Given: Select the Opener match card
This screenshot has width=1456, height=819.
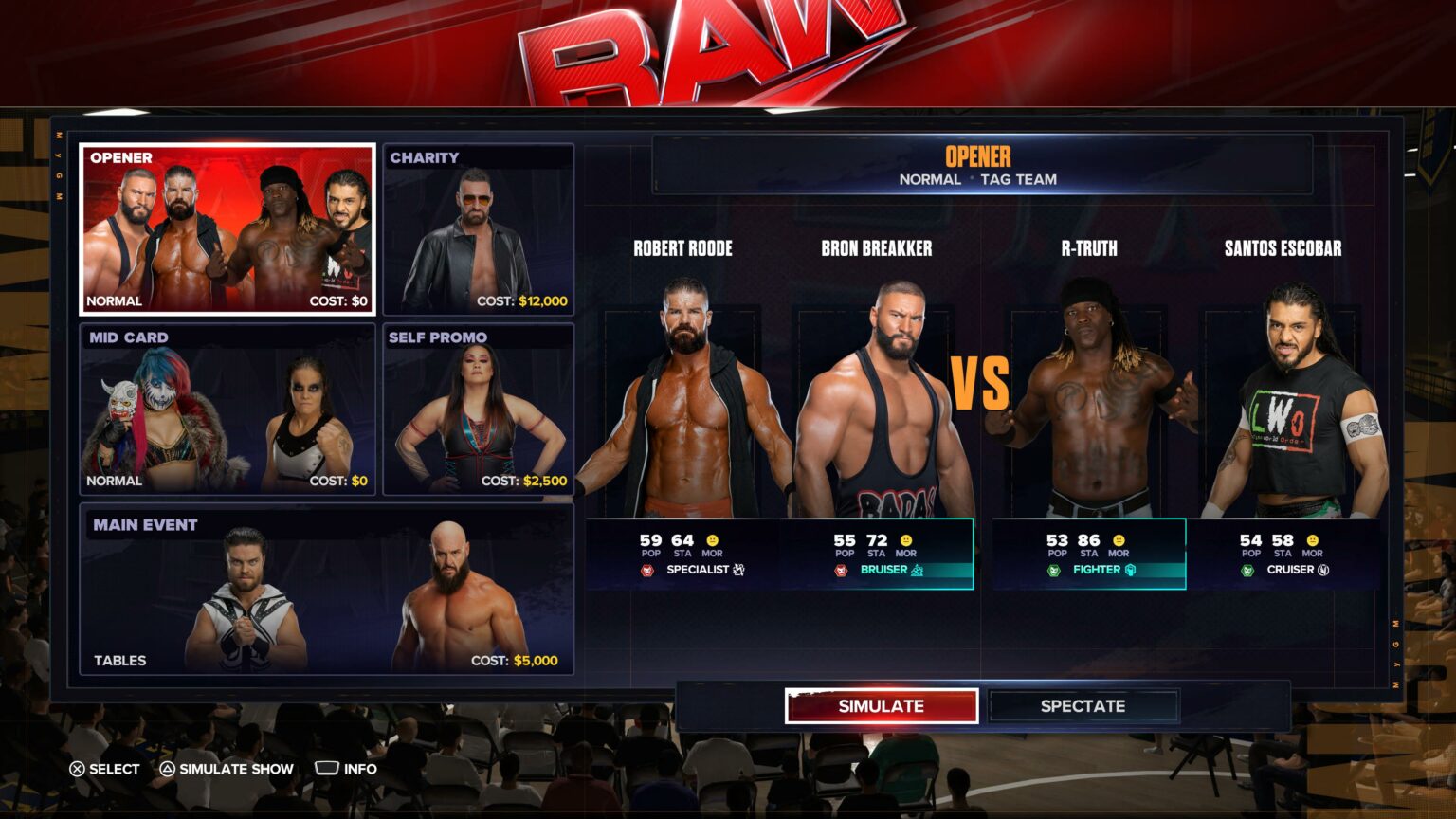Looking at the screenshot, I should click(227, 227).
